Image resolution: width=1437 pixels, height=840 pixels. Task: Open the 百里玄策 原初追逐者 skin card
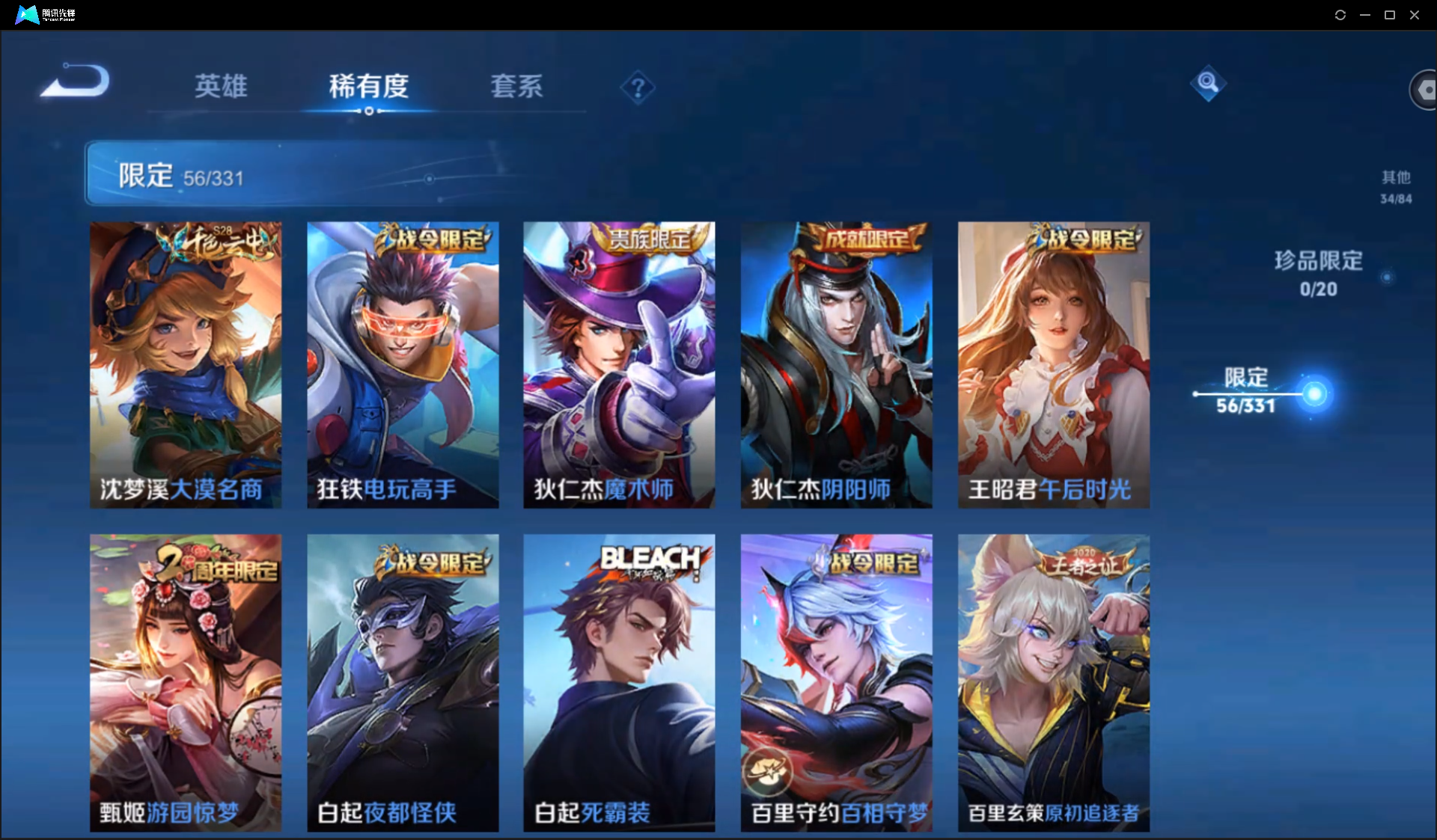coord(1053,682)
